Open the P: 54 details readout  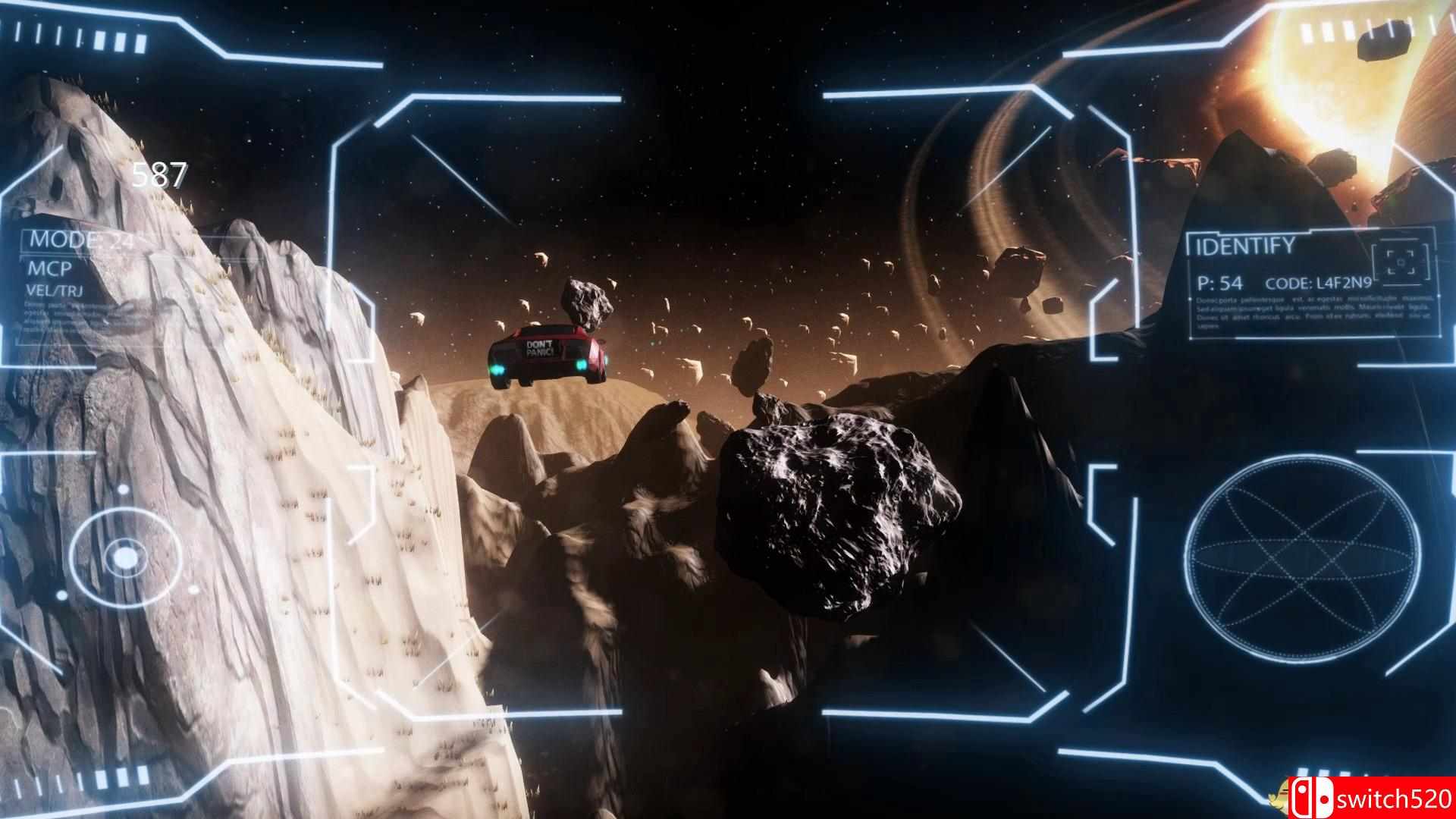(x=1219, y=282)
